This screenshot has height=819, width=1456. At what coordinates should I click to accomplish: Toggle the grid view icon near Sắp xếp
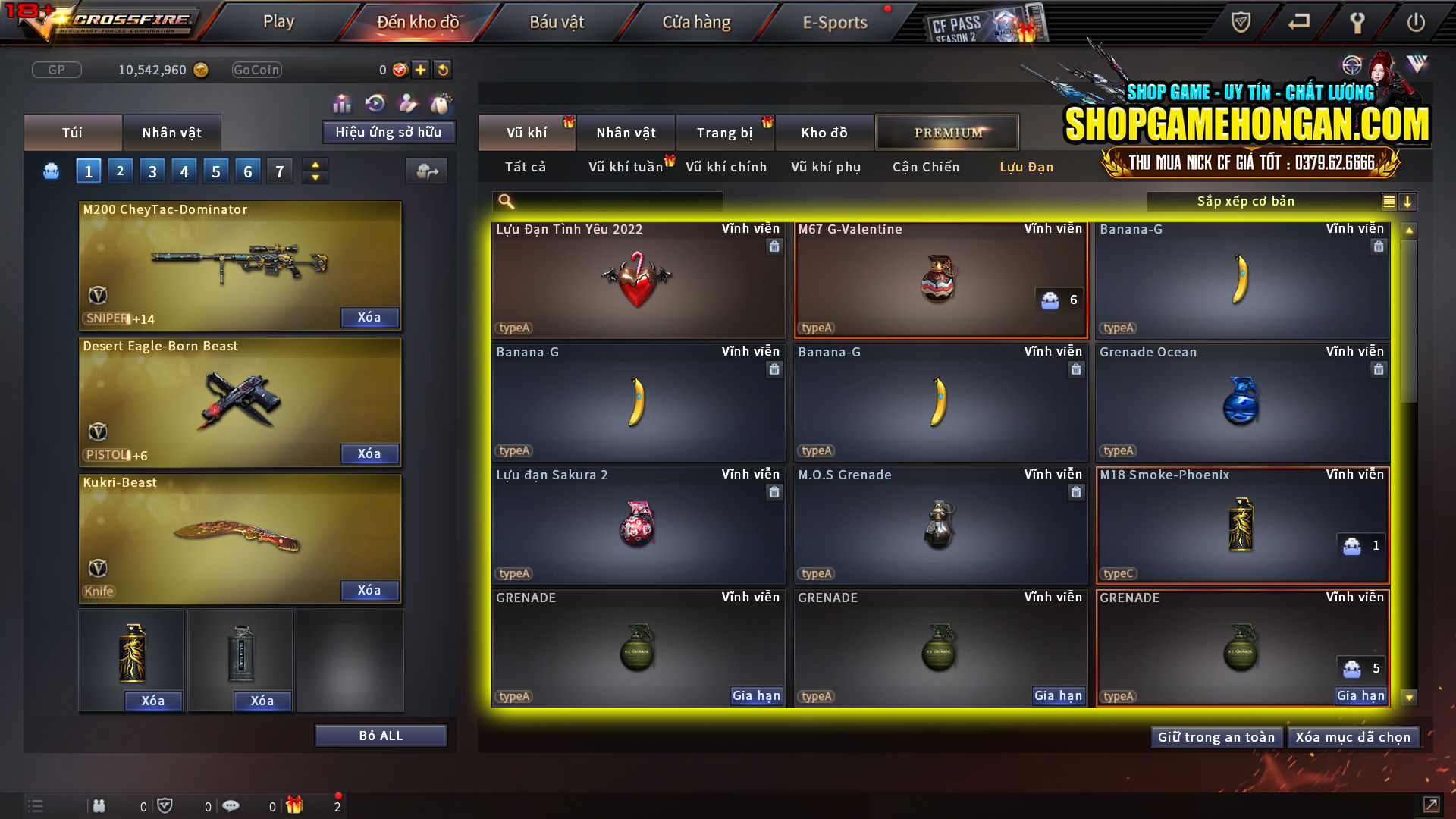(1388, 202)
